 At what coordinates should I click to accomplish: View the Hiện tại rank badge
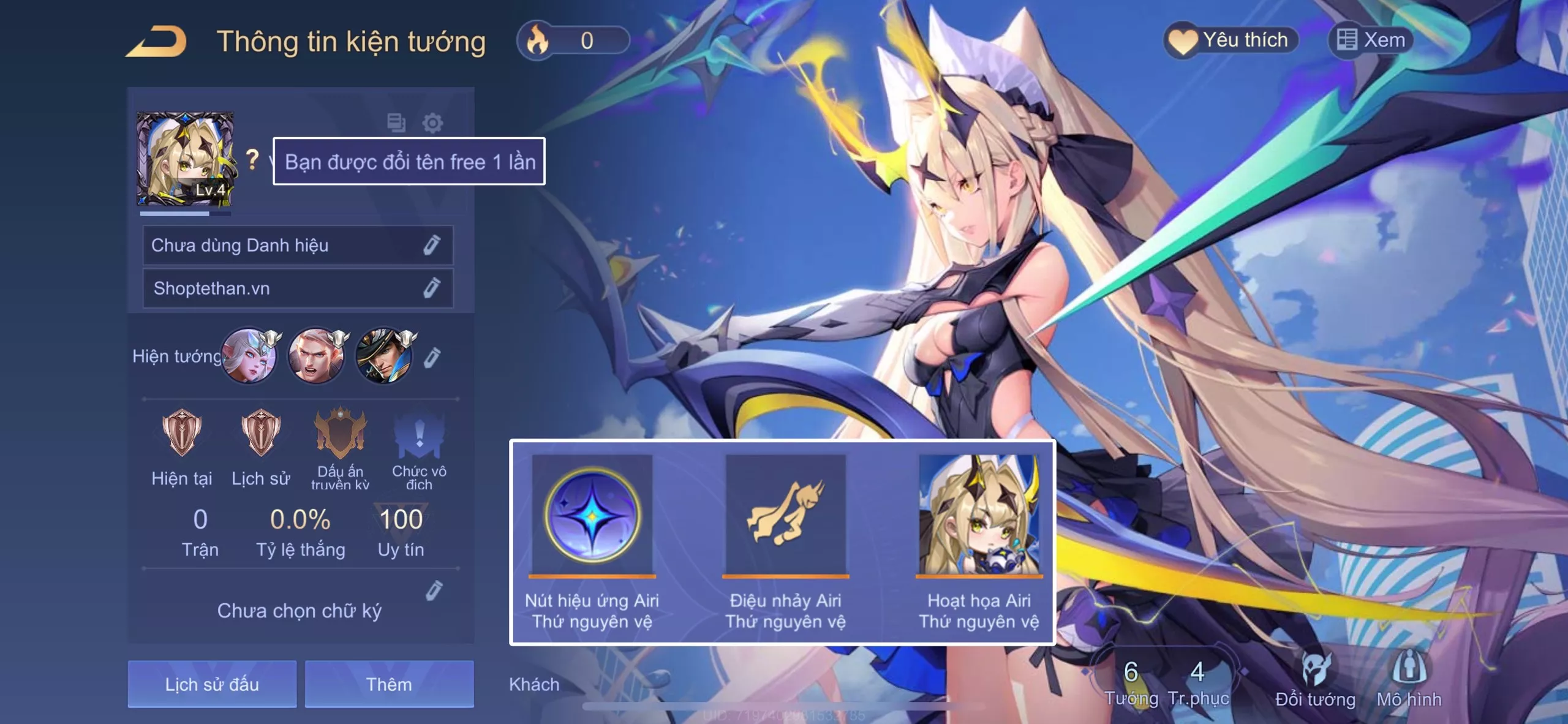click(181, 433)
